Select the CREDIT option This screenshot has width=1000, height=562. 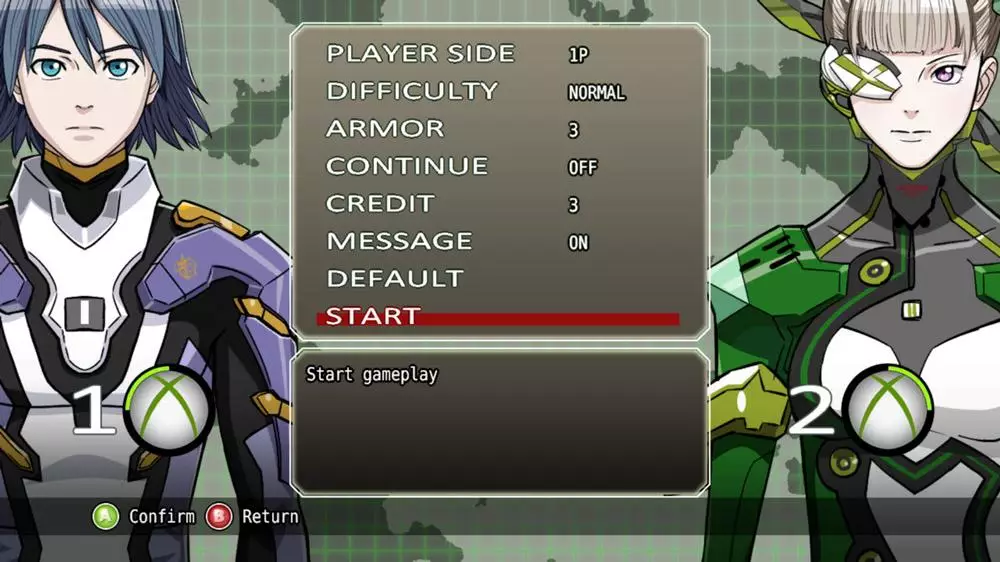click(x=380, y=204)
